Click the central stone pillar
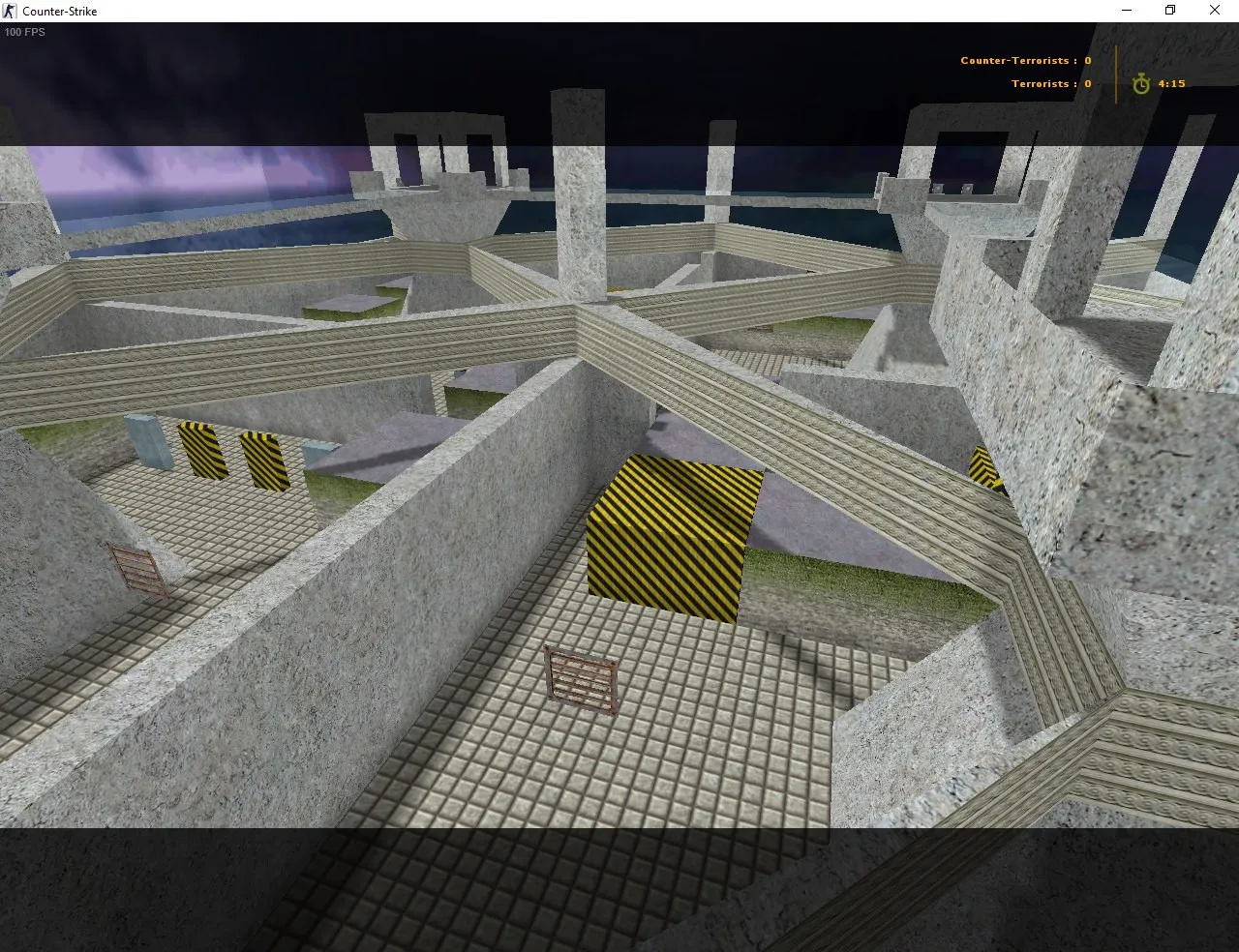Screen dimensions: 1239x952 coord(578,213)
